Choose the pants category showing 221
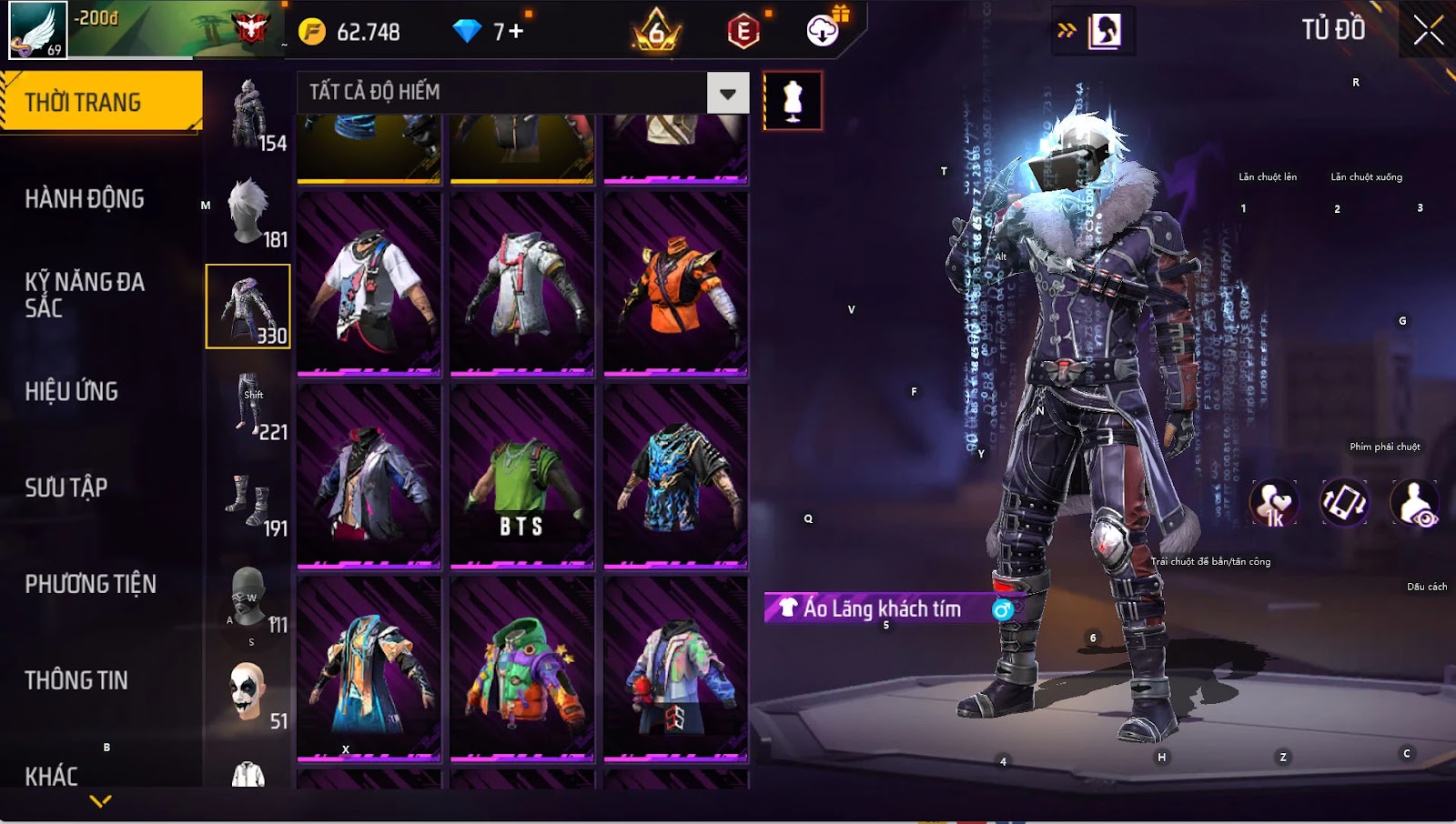Viewport: 1456px width, 824px height. (x=248, y=404)
